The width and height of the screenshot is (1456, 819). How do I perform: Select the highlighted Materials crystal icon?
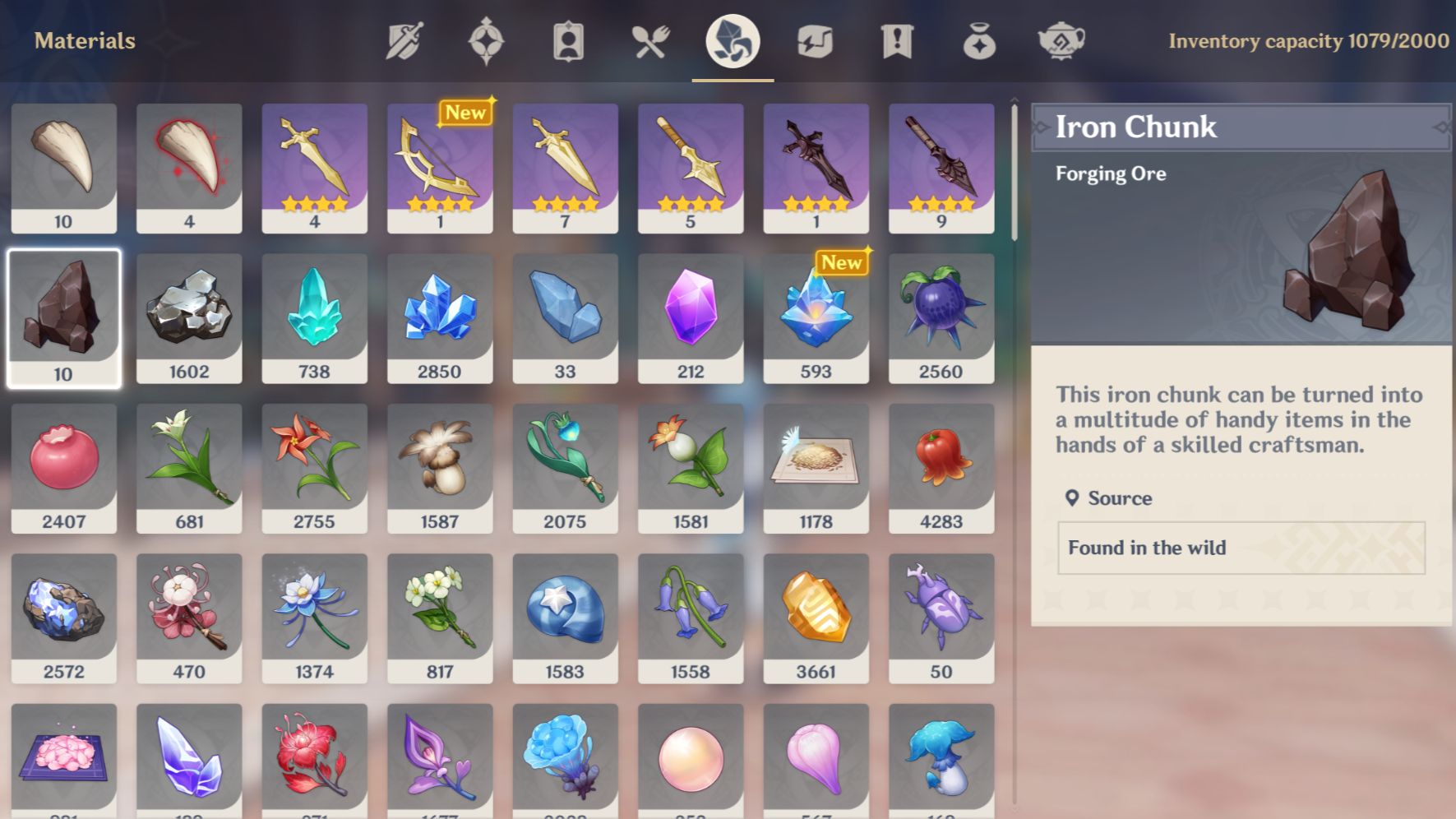[x=731, y=41]
